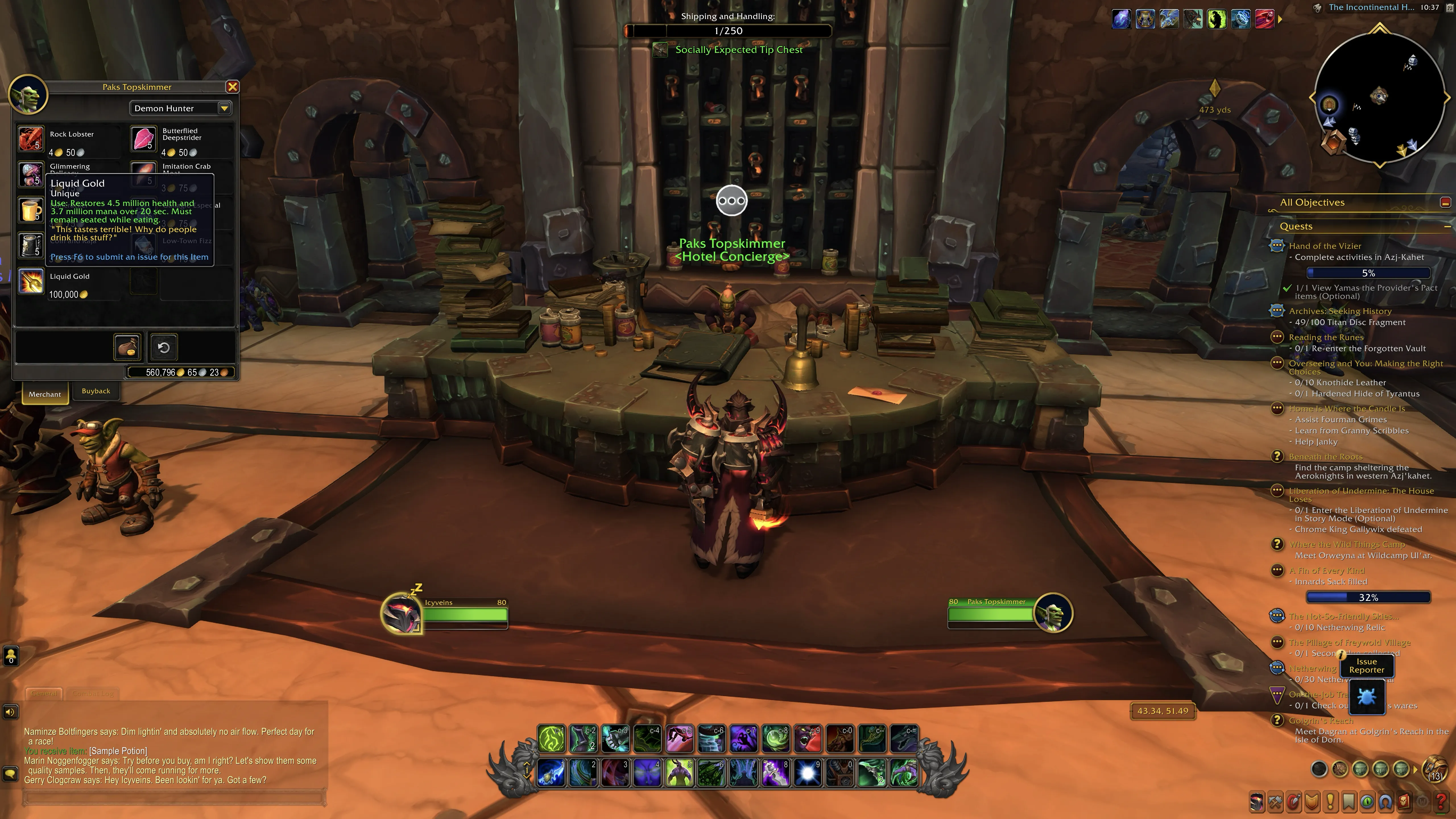Open the Adventure Guide skull book

[1404, 802]
